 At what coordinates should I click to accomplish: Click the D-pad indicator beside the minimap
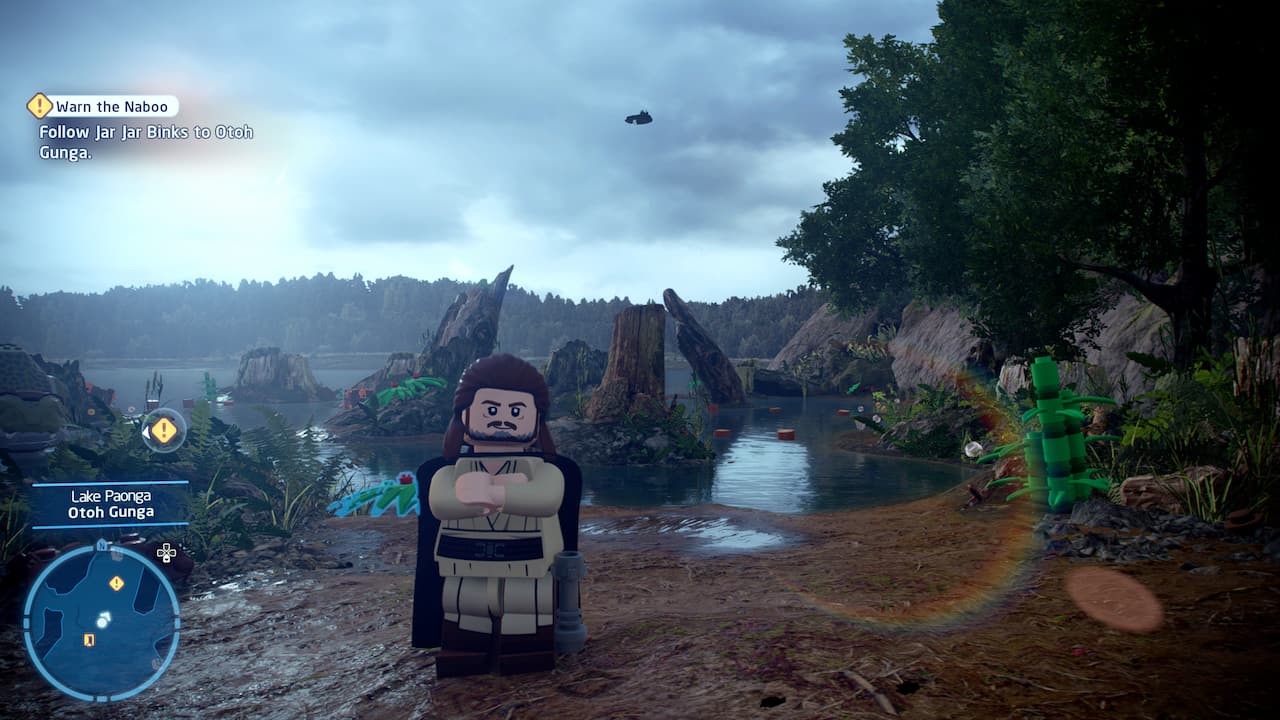[x=166, y=553]
